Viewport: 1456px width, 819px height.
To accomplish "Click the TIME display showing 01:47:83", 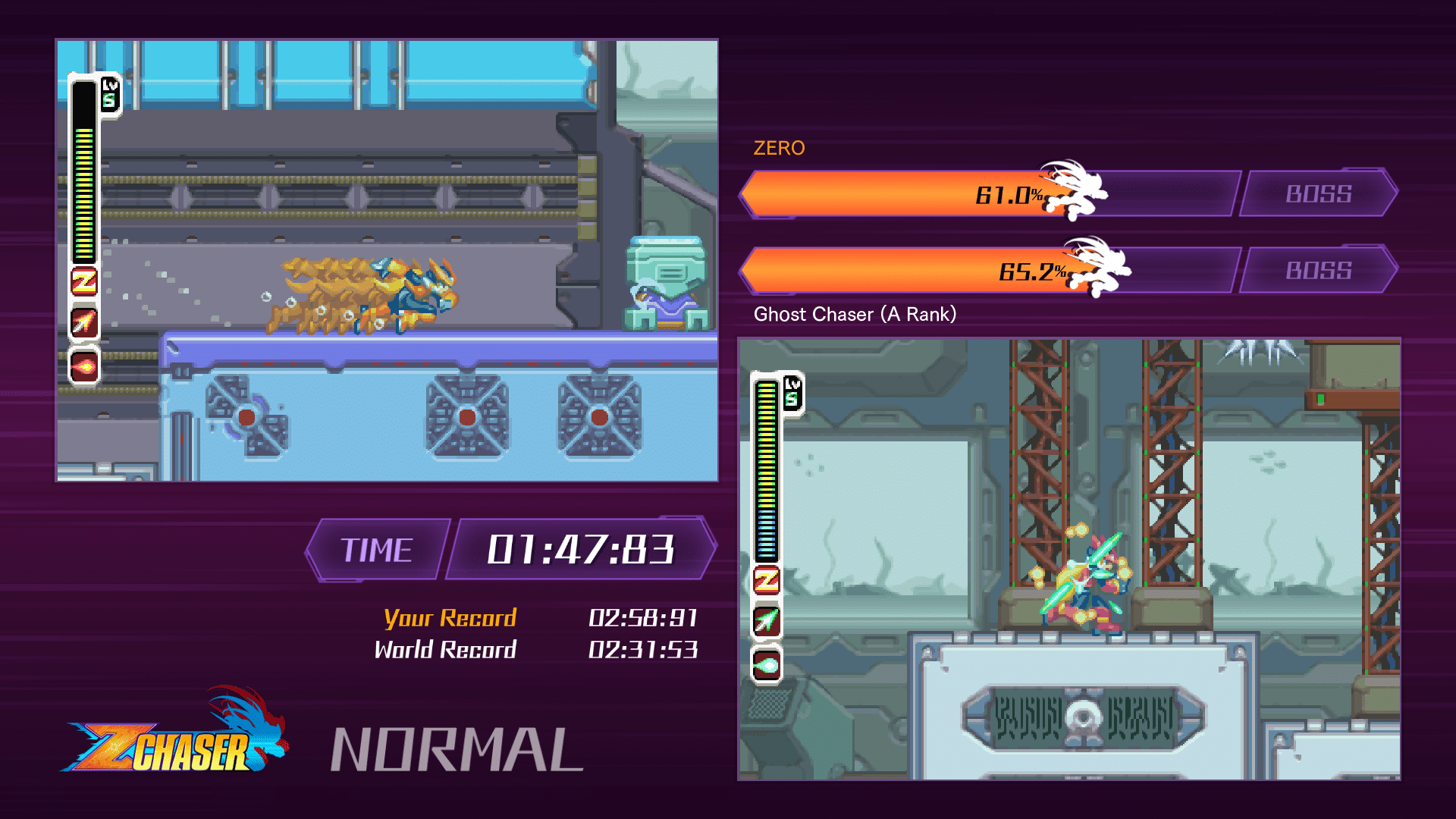I will (579, 549).
